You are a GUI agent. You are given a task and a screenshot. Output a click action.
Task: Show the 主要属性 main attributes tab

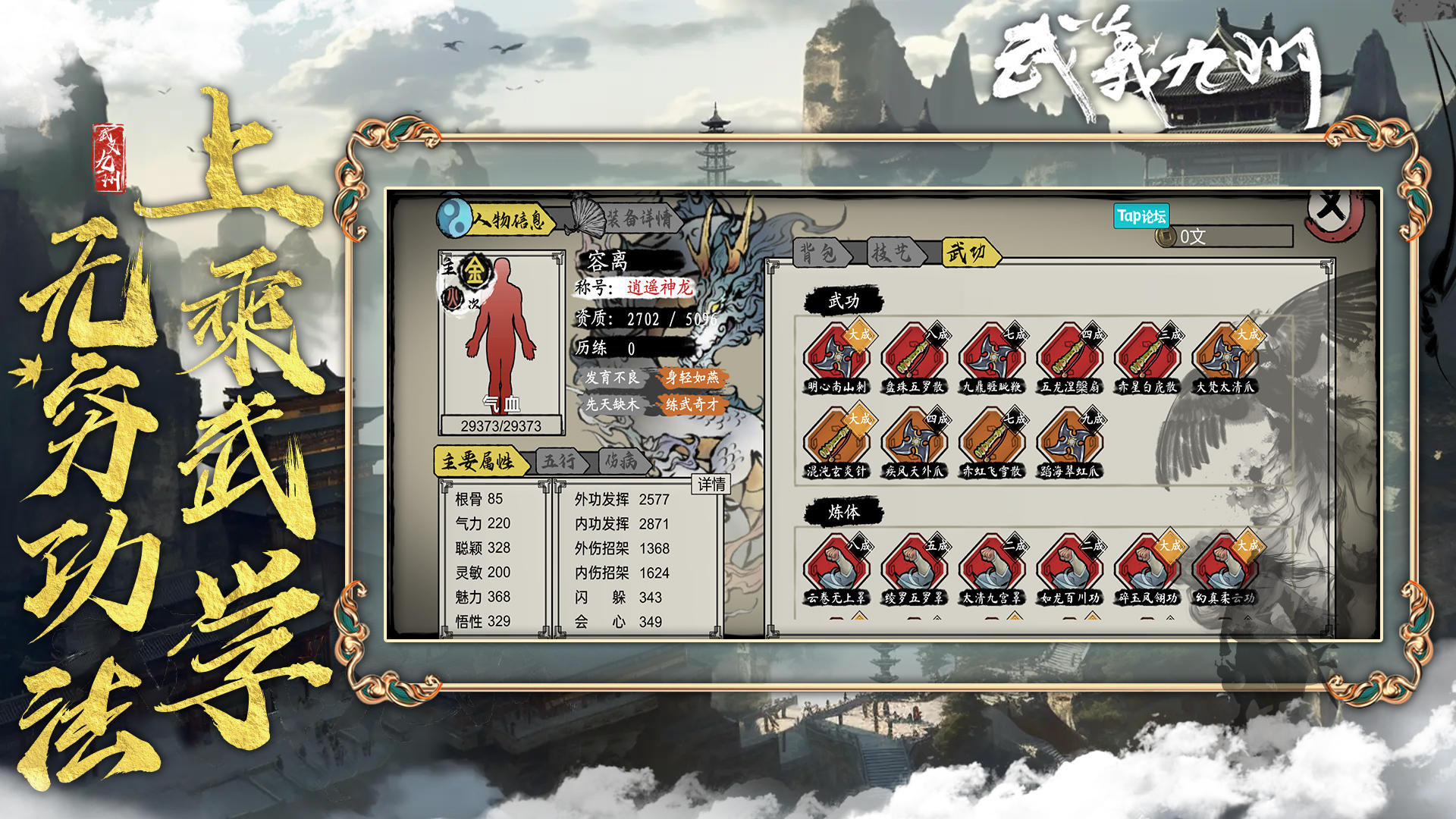pyautogui.click(x=478, y=461)
